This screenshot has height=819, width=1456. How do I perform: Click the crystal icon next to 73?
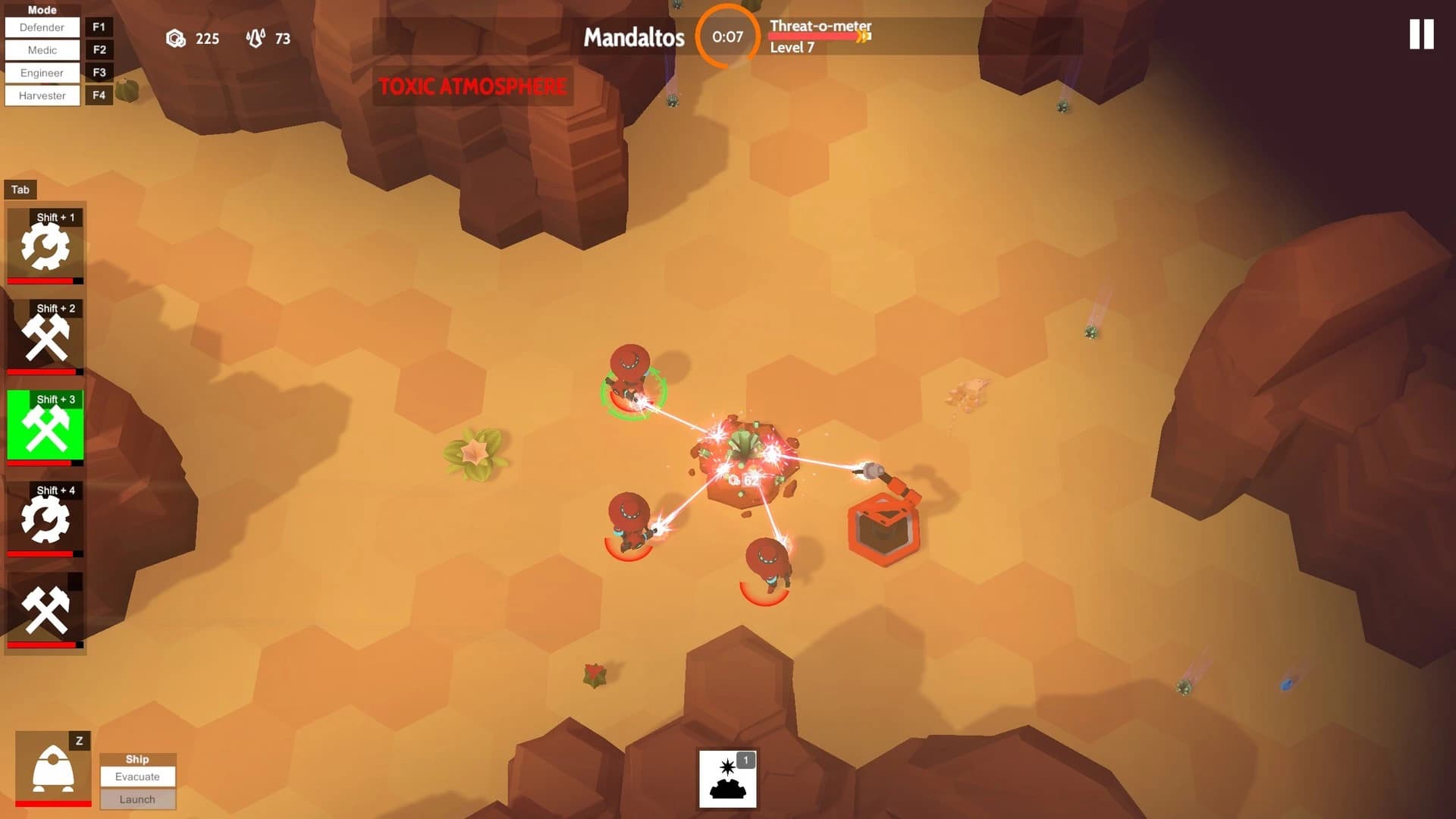coord(256,38)
